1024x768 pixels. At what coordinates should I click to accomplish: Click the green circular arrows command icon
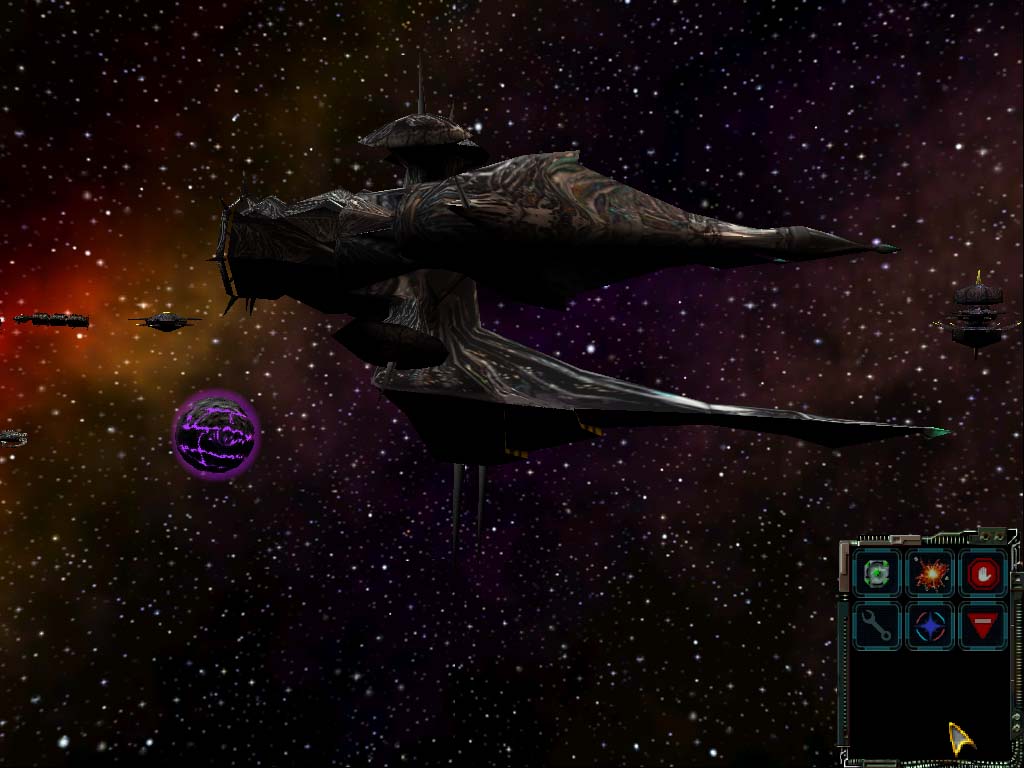878,574
